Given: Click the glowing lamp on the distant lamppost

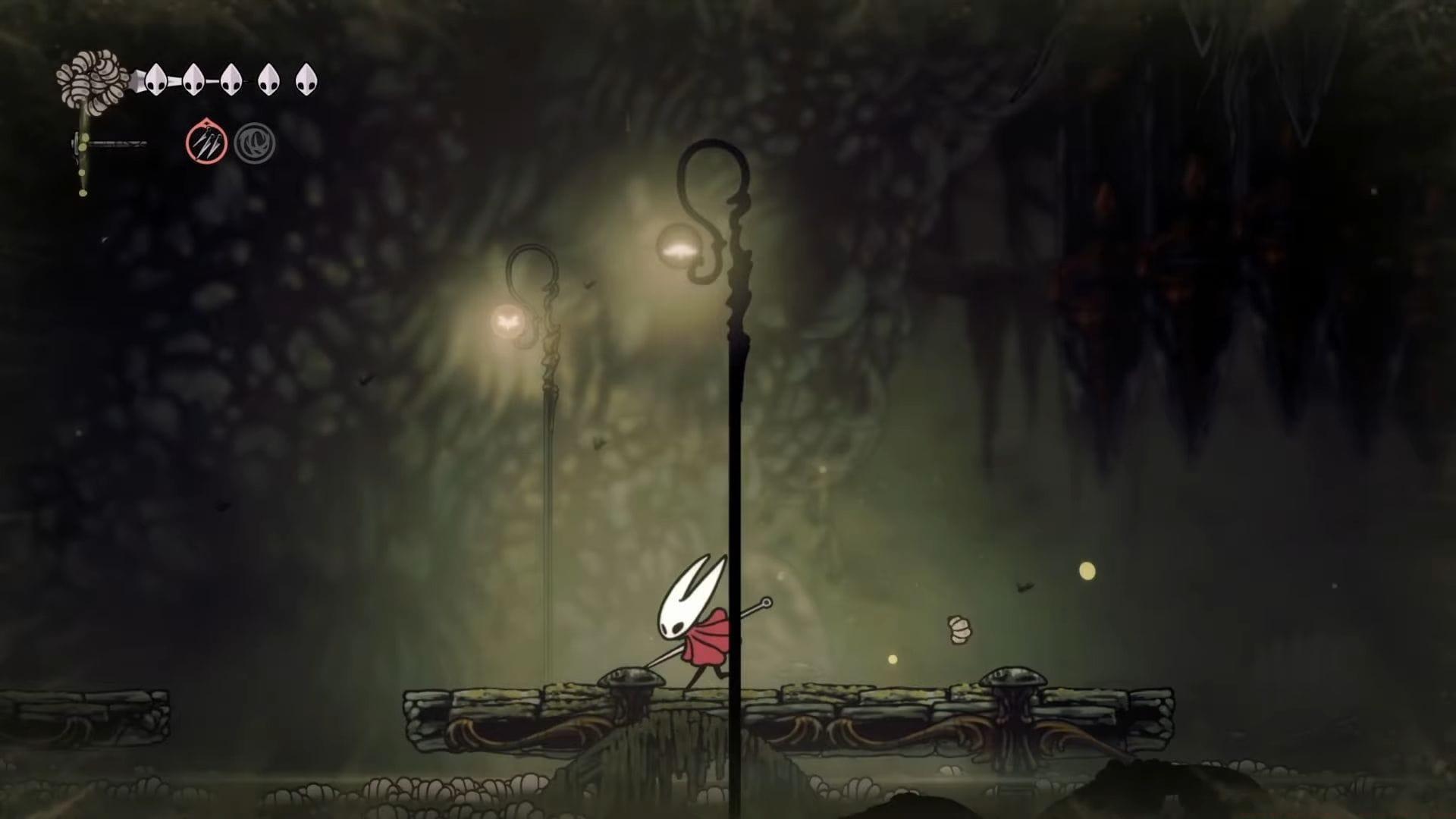Looking at the screenshot, I should (510, 322).
